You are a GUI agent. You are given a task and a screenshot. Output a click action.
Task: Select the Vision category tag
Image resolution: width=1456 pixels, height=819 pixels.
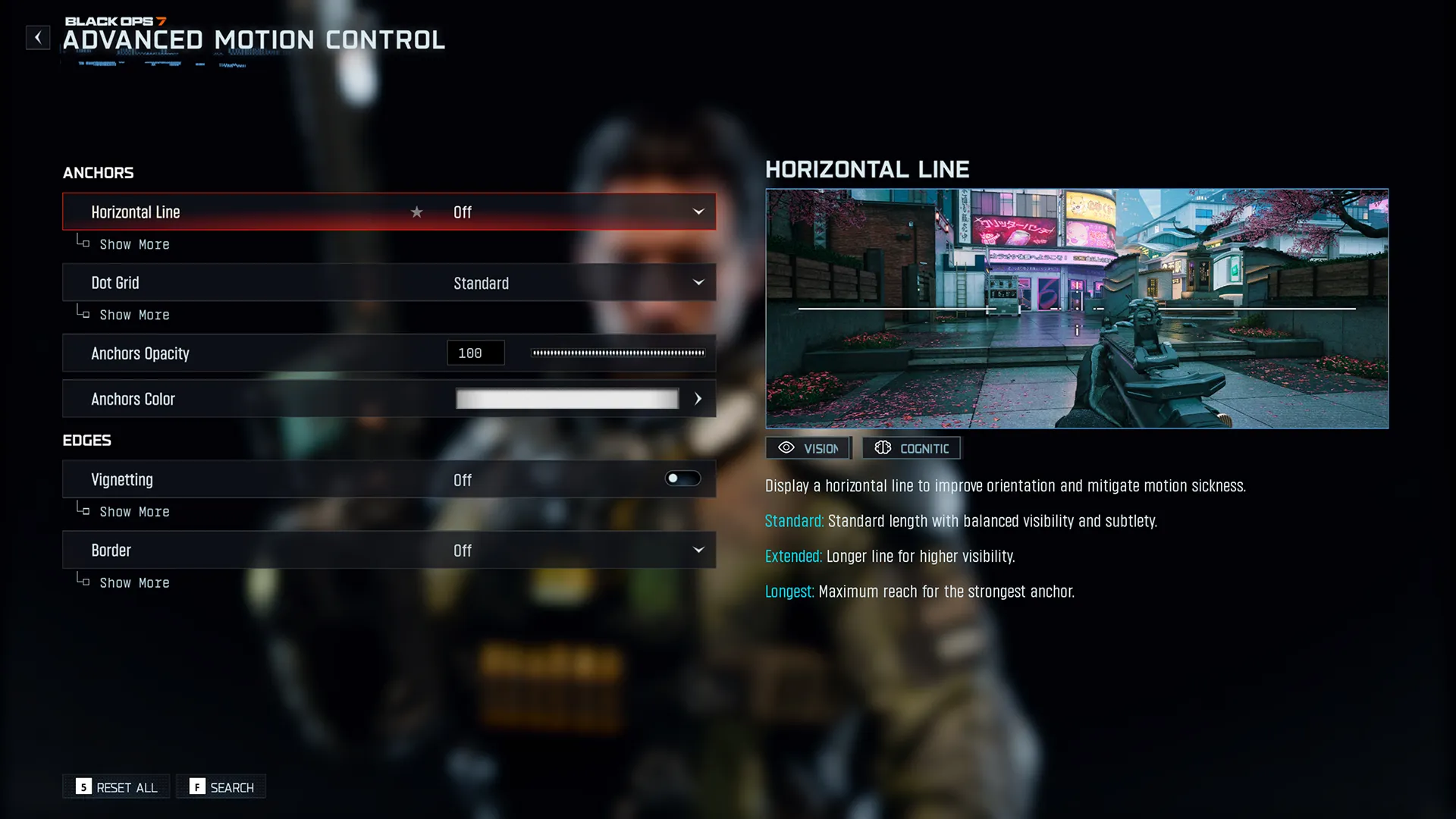click(x=808, y=448)
